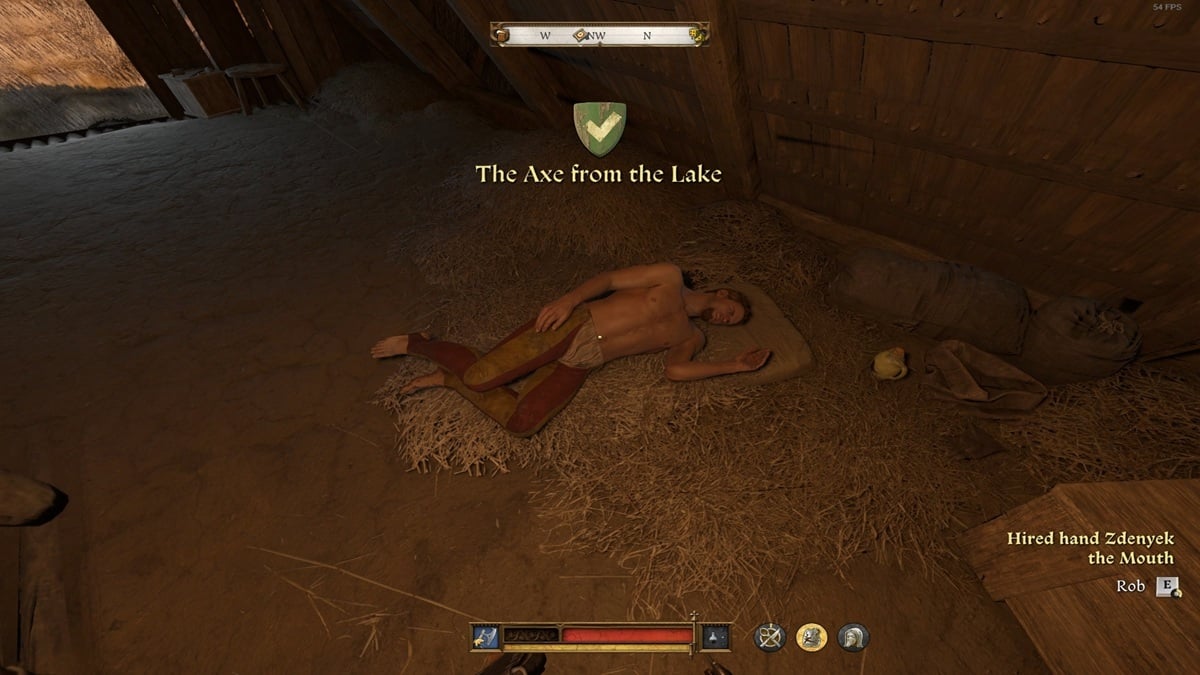Open the "The Axe from the Lake" quest notice

coord(599,175)
